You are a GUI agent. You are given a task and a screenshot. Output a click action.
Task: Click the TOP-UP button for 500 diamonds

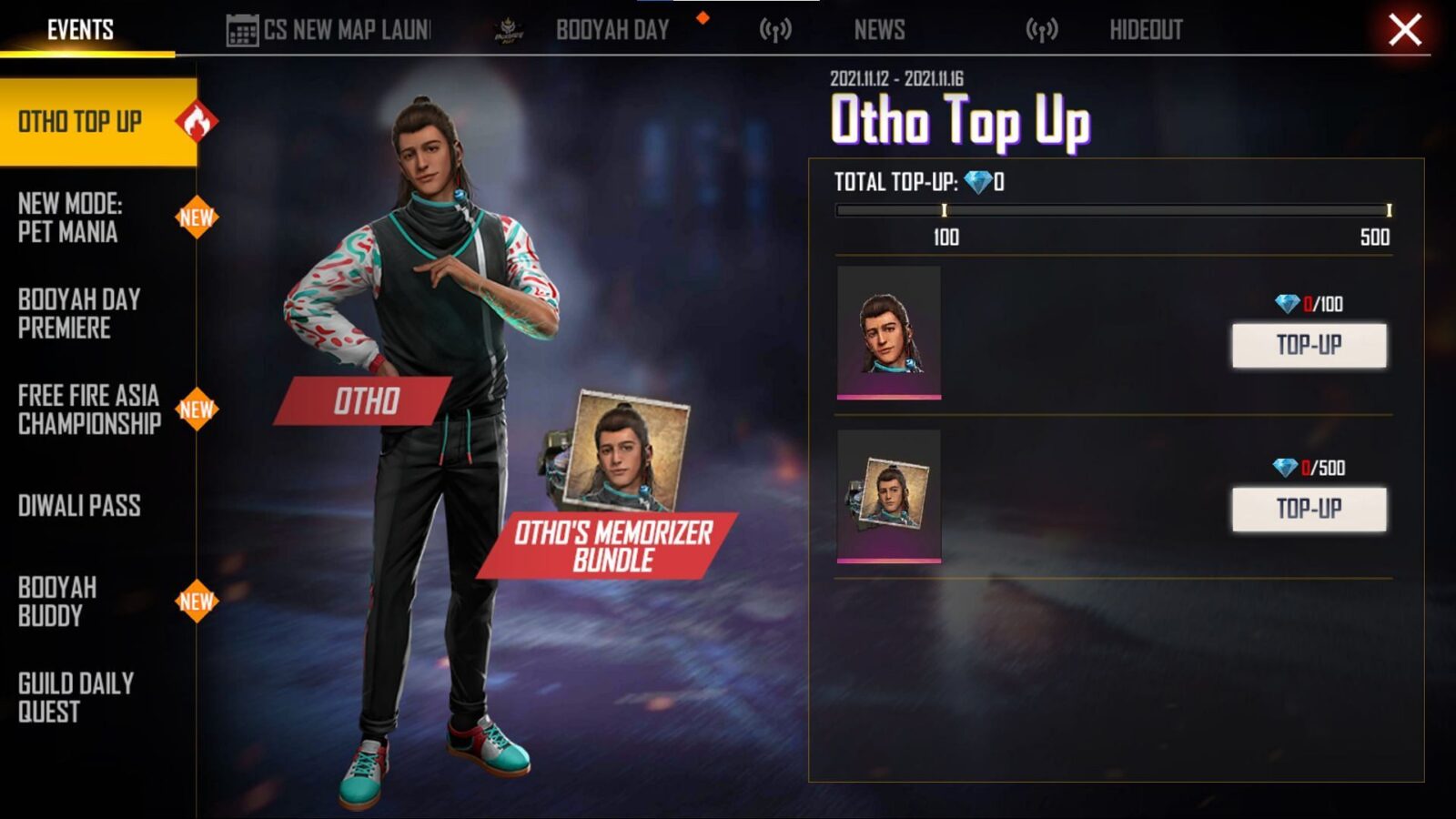(x=1308, y=509)
